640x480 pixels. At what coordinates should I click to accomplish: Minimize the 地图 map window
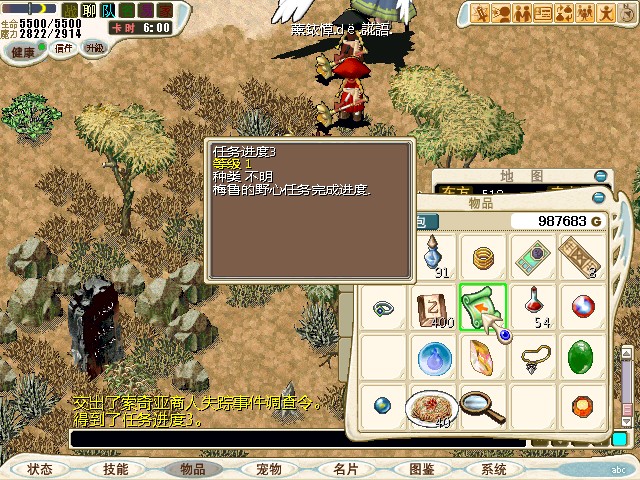[x=599, y=175]
